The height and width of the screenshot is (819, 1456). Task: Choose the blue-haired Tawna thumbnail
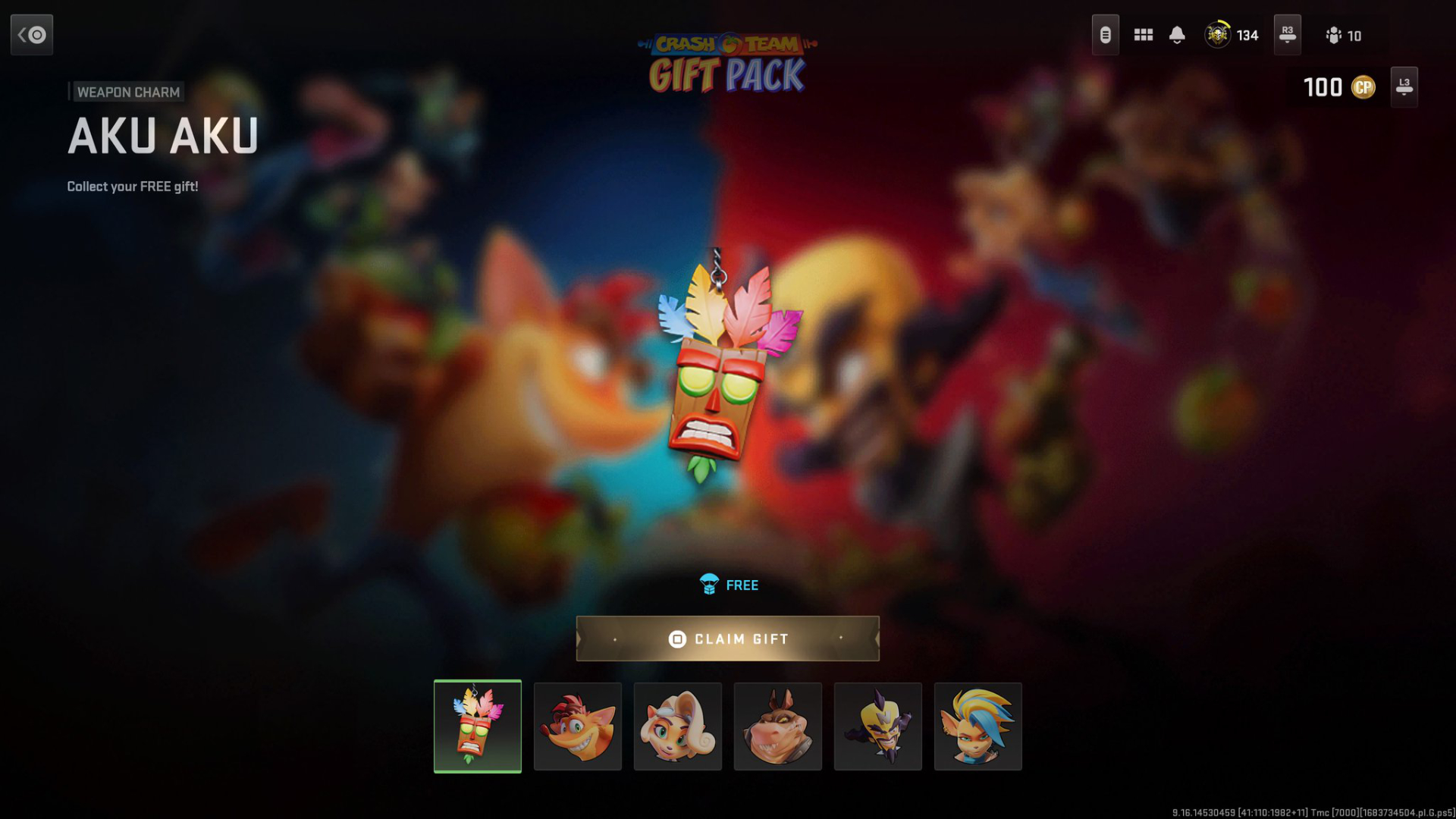tap(978, 726)
